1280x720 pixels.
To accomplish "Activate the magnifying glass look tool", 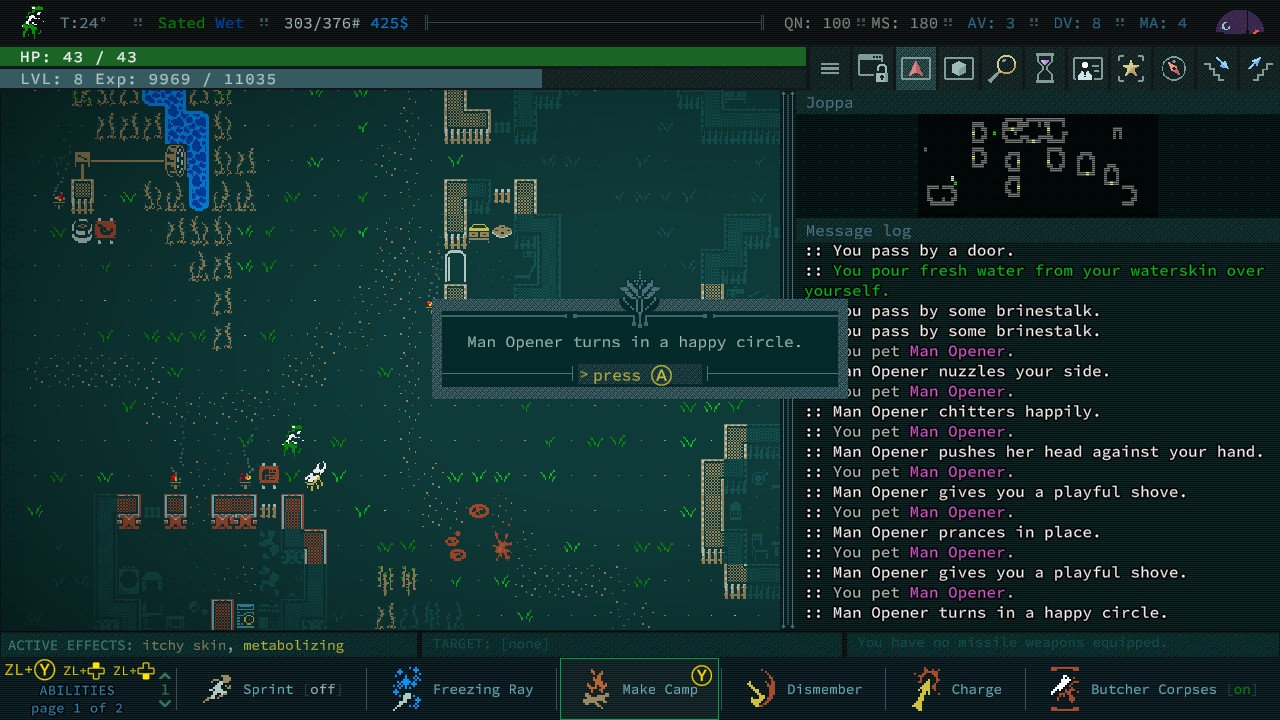I will click(1002, 69).
